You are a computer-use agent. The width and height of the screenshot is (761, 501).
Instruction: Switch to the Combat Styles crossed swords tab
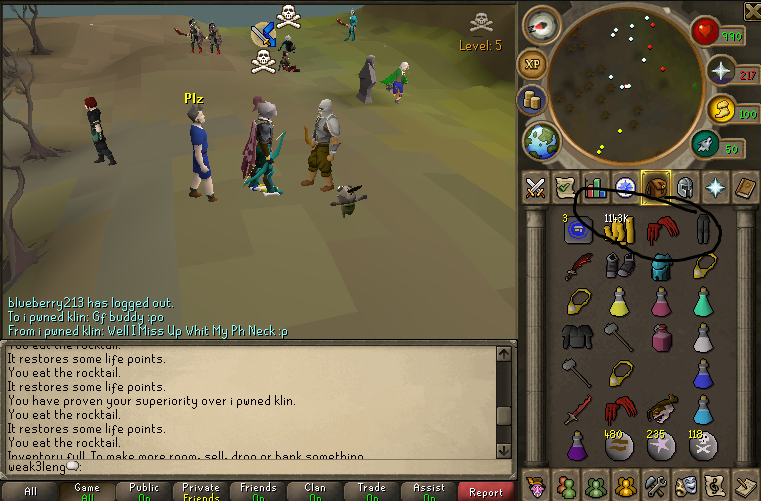pyautogui.click(x=535, y=187)
